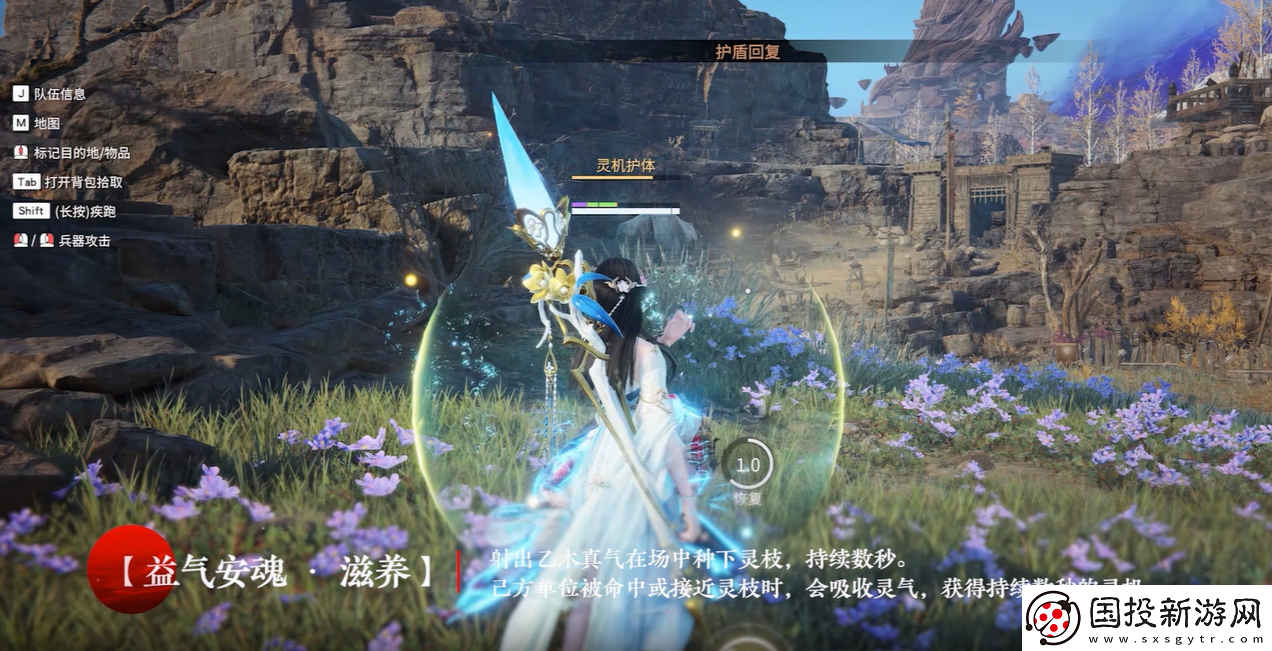Activate the 恢复 recovery skill icon

pyautogui.click(x=747, y=465)
